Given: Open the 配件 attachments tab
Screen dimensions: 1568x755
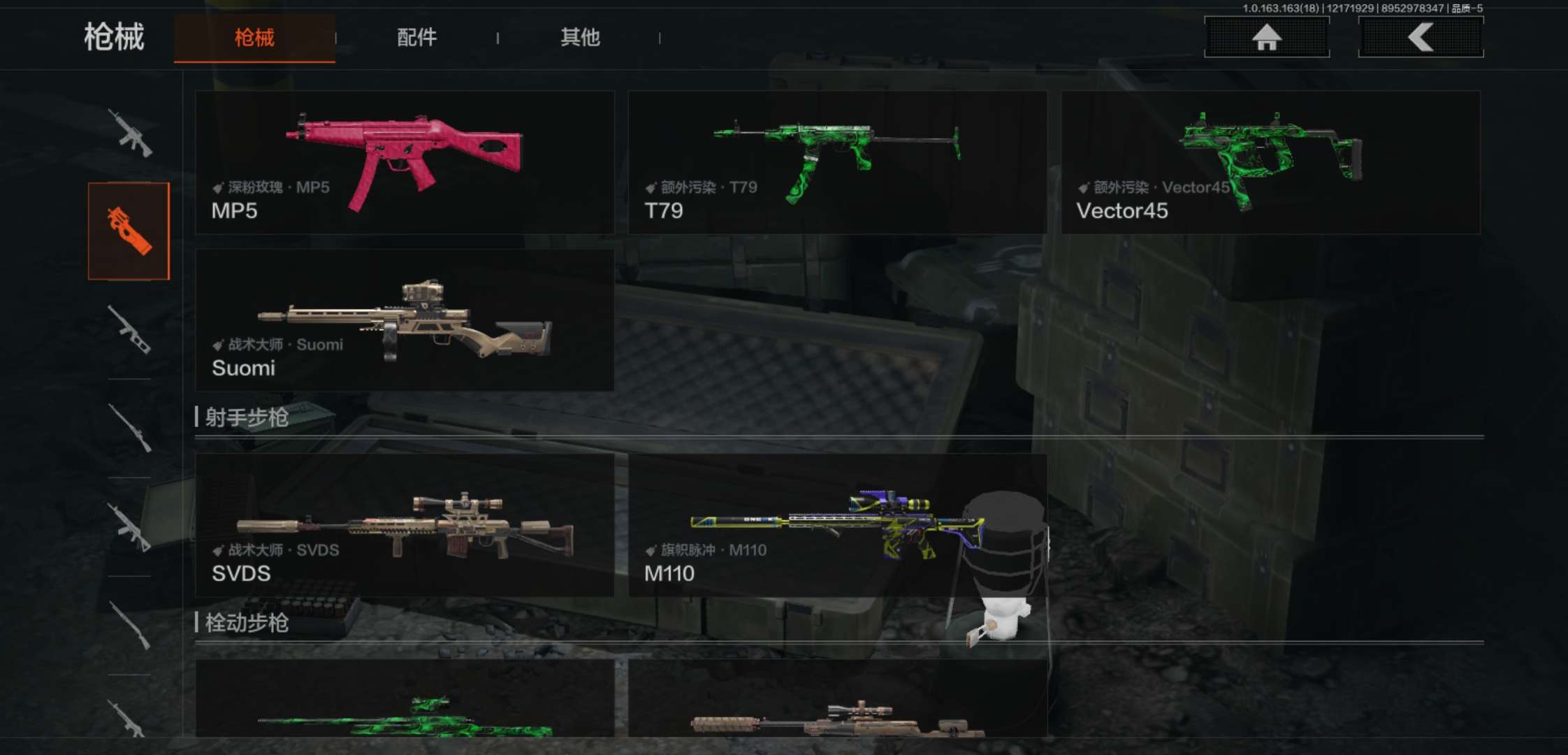Looking at the screenshot, I should pyautogui.click(x=416, y=38).
